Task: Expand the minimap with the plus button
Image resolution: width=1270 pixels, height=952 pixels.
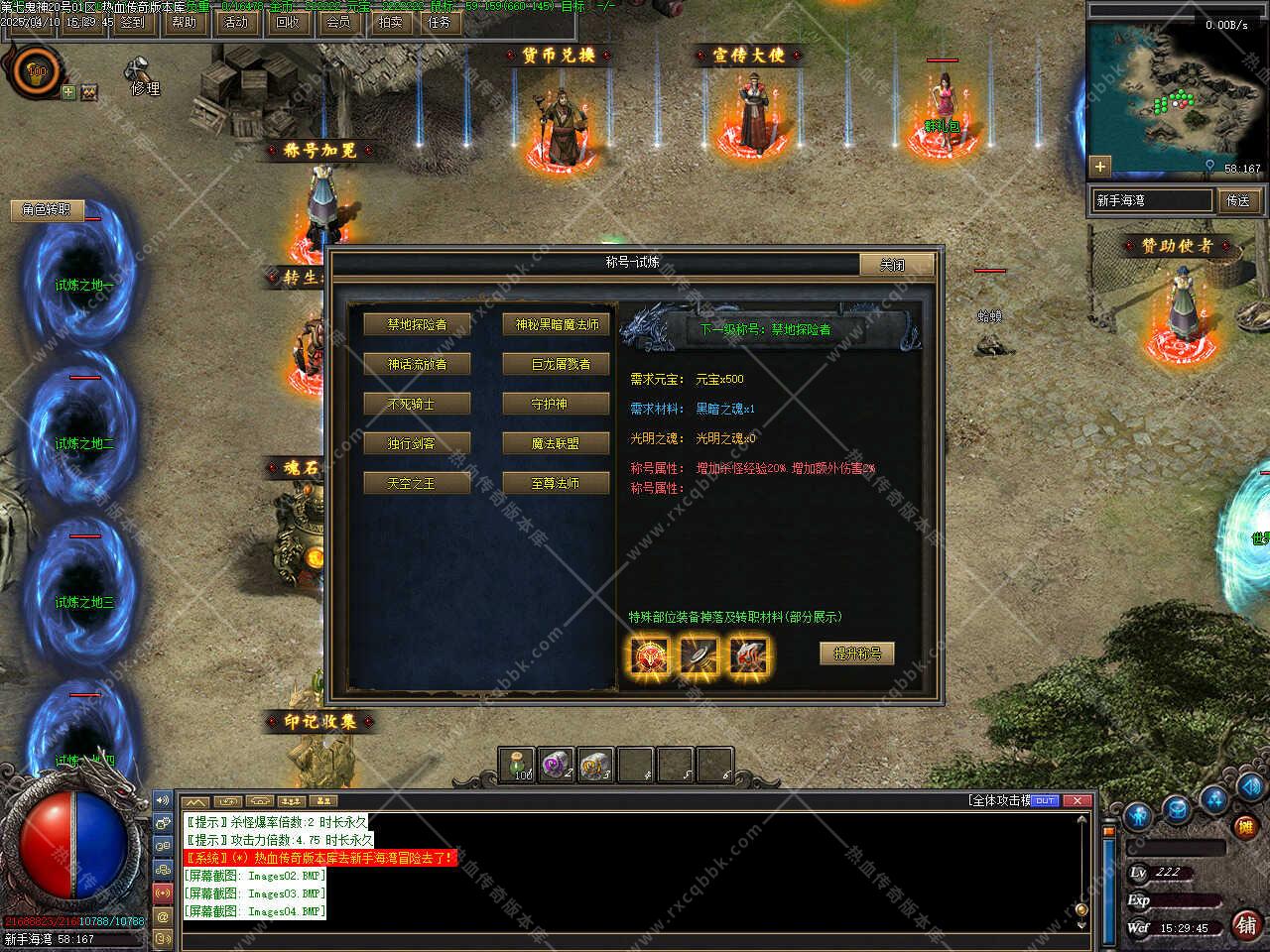Action: (x=1099, y=166)
